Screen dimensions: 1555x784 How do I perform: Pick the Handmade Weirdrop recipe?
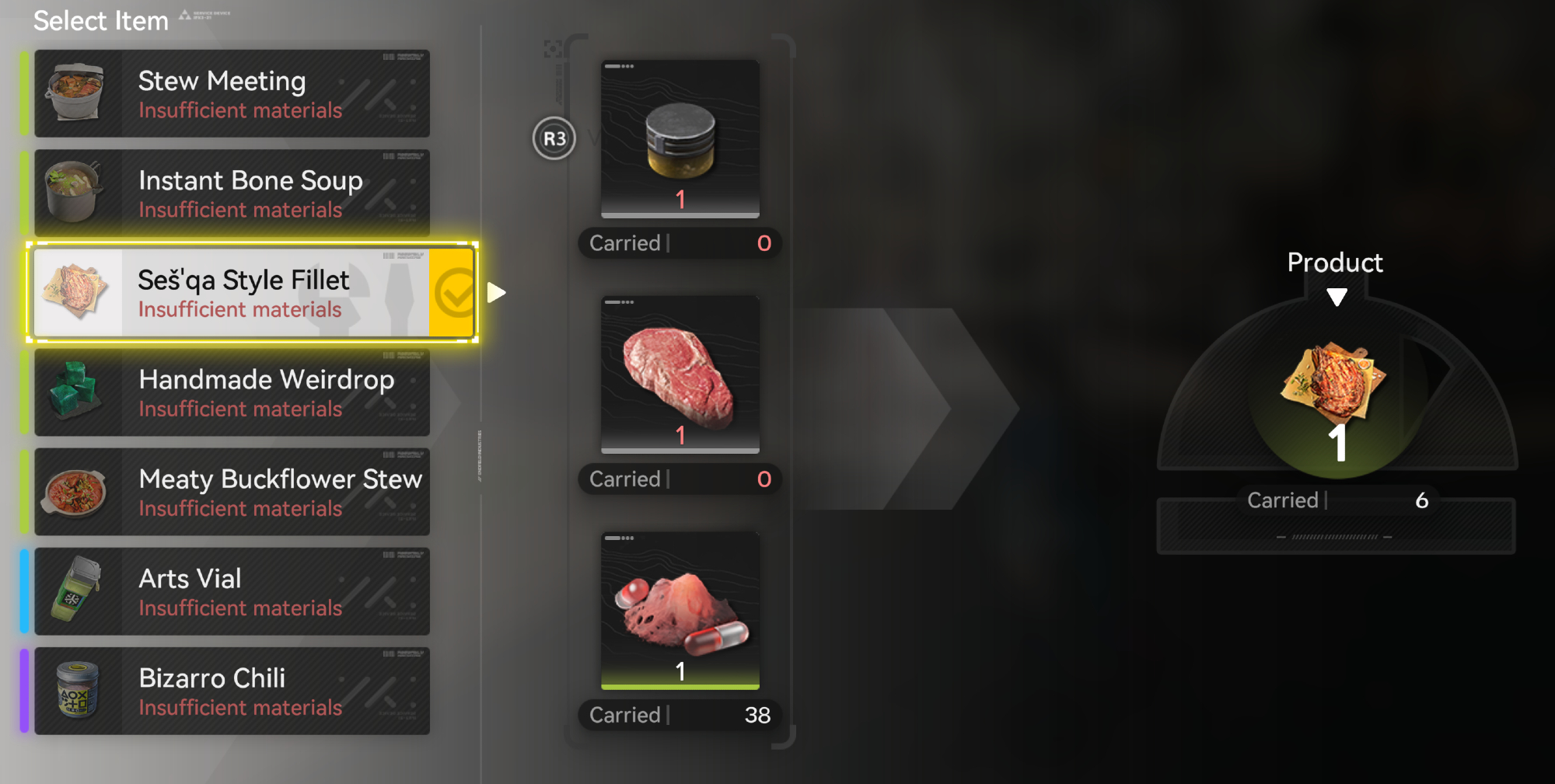(232, 392)
